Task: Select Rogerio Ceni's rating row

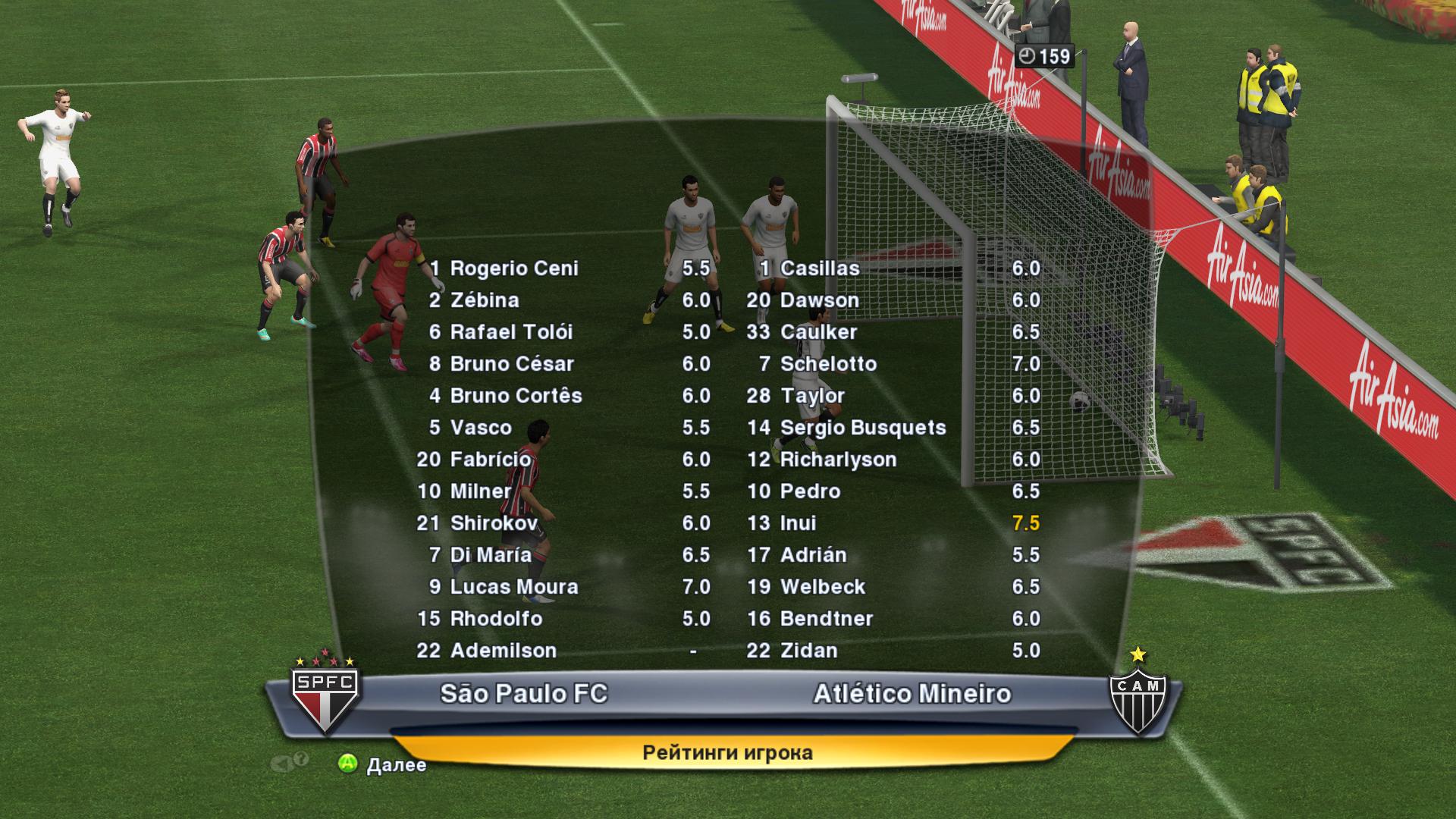Action: click(513, 268)
